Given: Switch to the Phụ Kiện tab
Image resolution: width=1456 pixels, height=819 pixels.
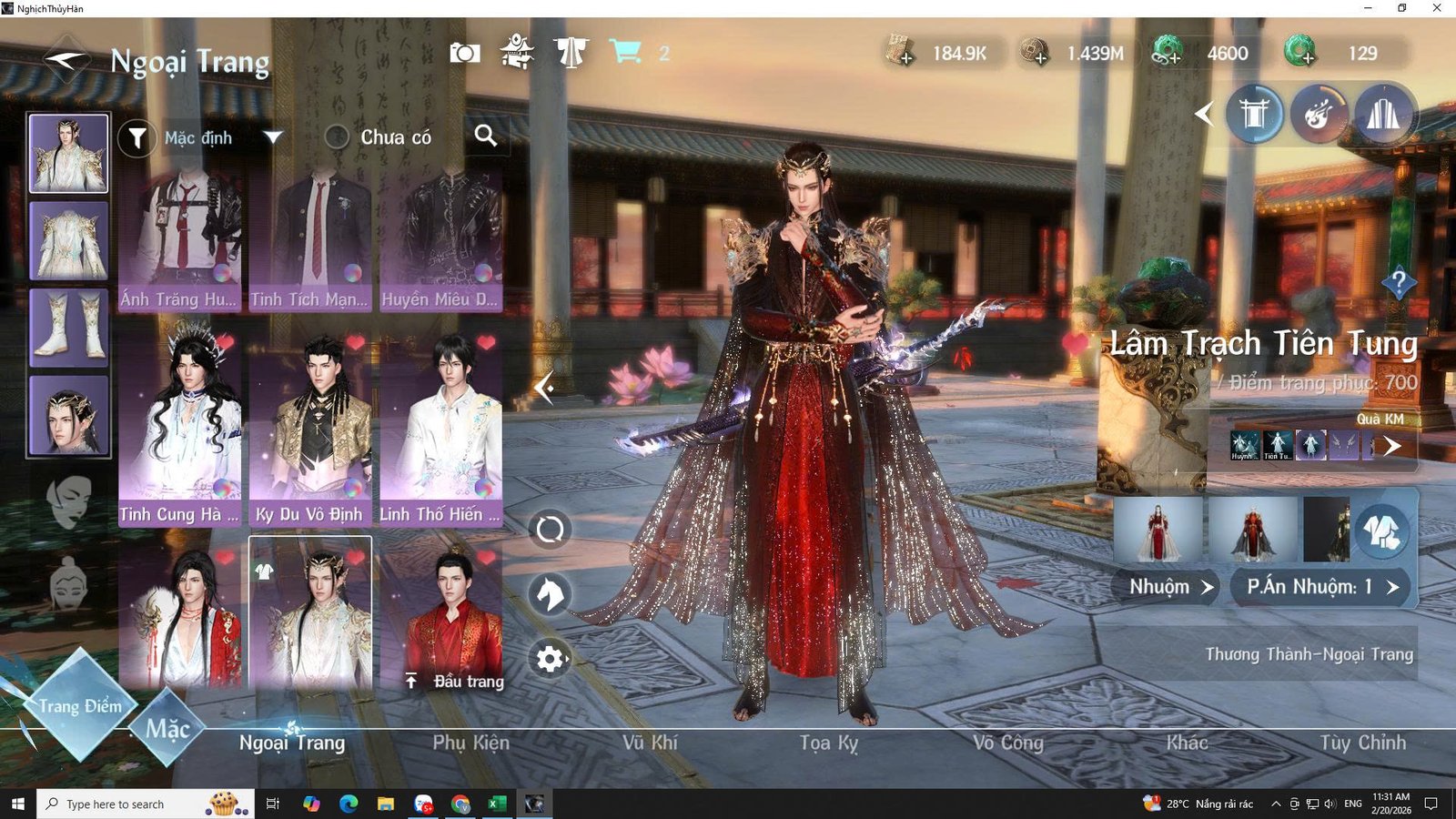Looking at the screenshot, I should coord(470,743).
